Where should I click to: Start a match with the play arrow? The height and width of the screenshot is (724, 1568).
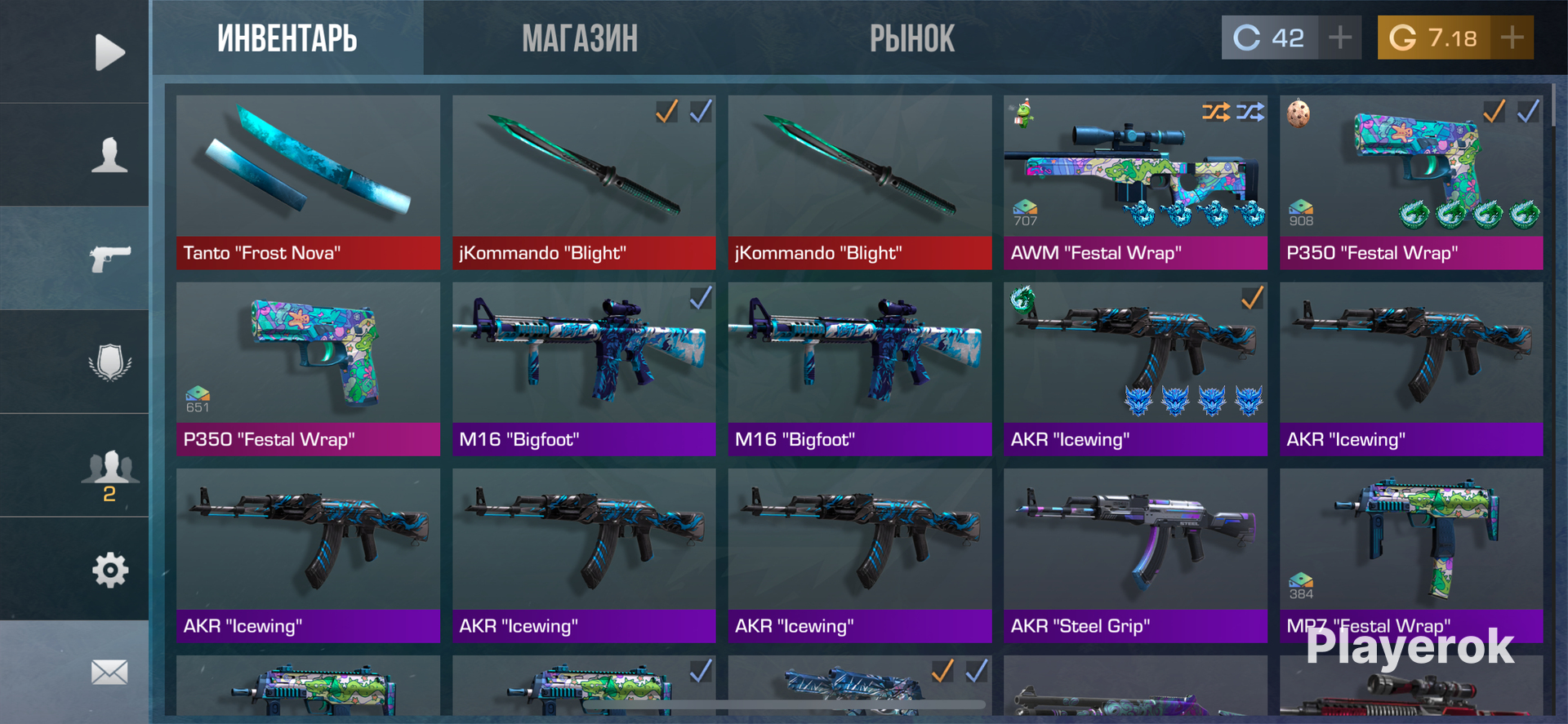pos(109,52)
